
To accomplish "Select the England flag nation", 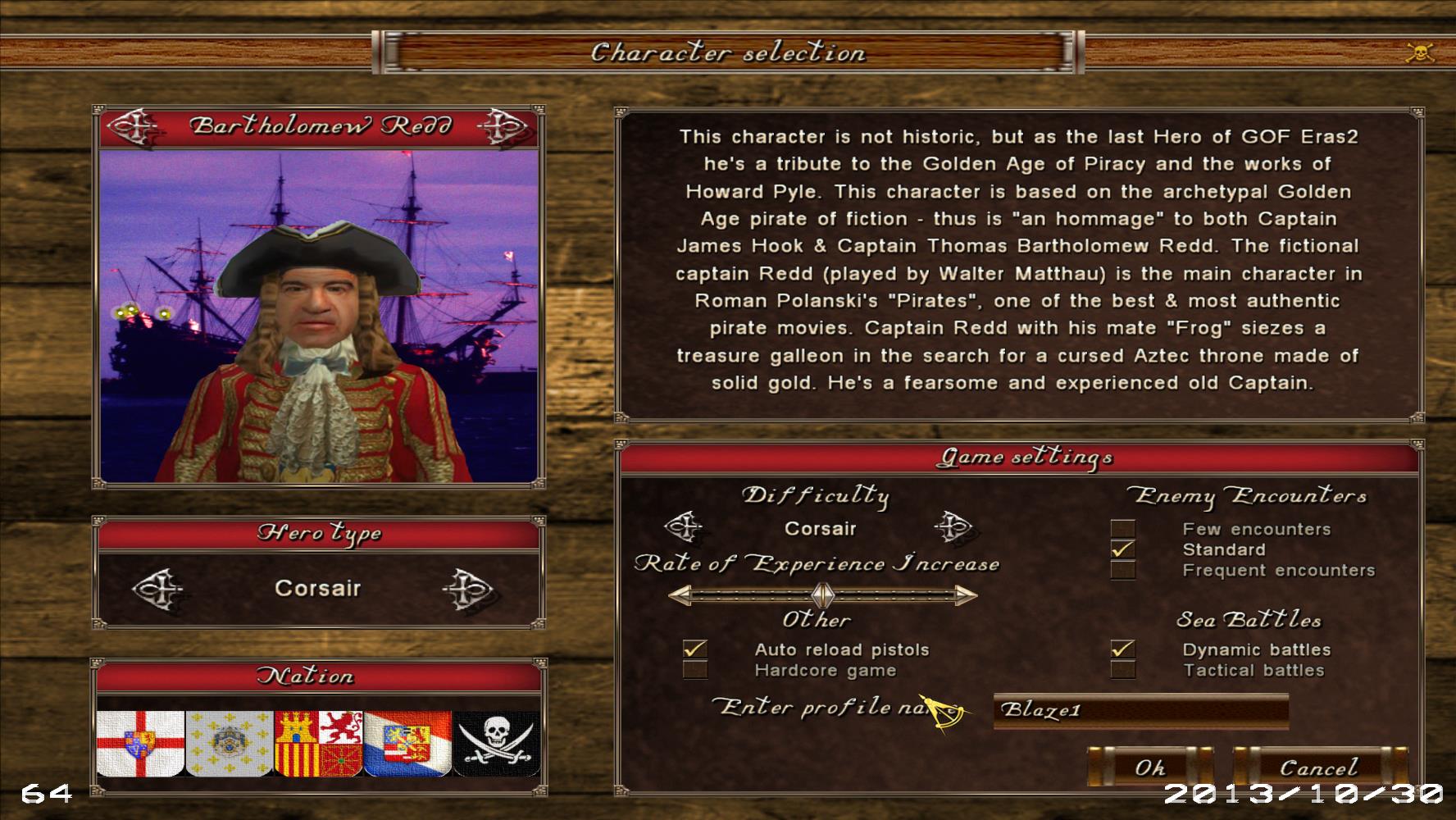I will [139, 743].
